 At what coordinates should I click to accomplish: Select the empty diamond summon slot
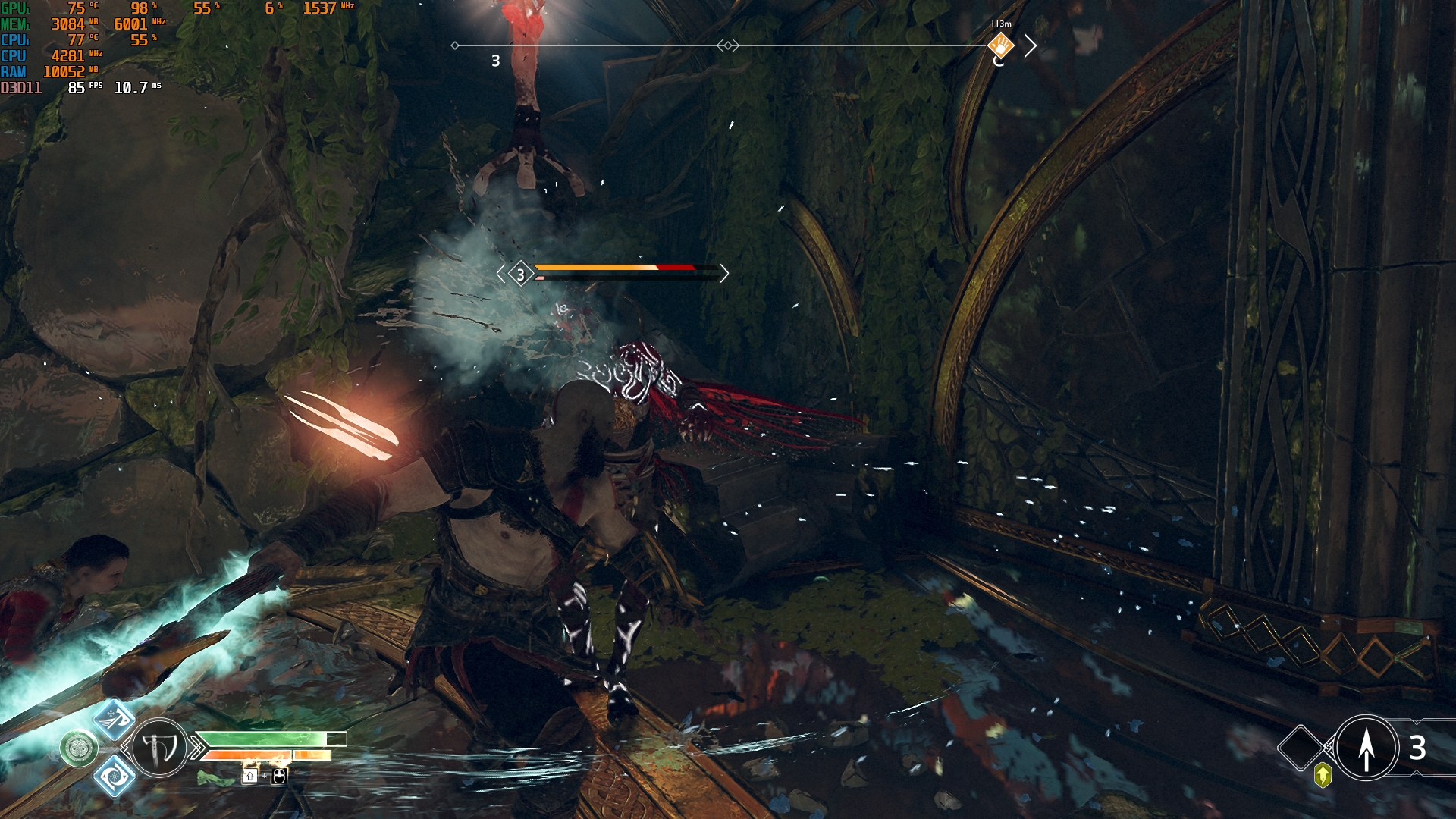1301,748
